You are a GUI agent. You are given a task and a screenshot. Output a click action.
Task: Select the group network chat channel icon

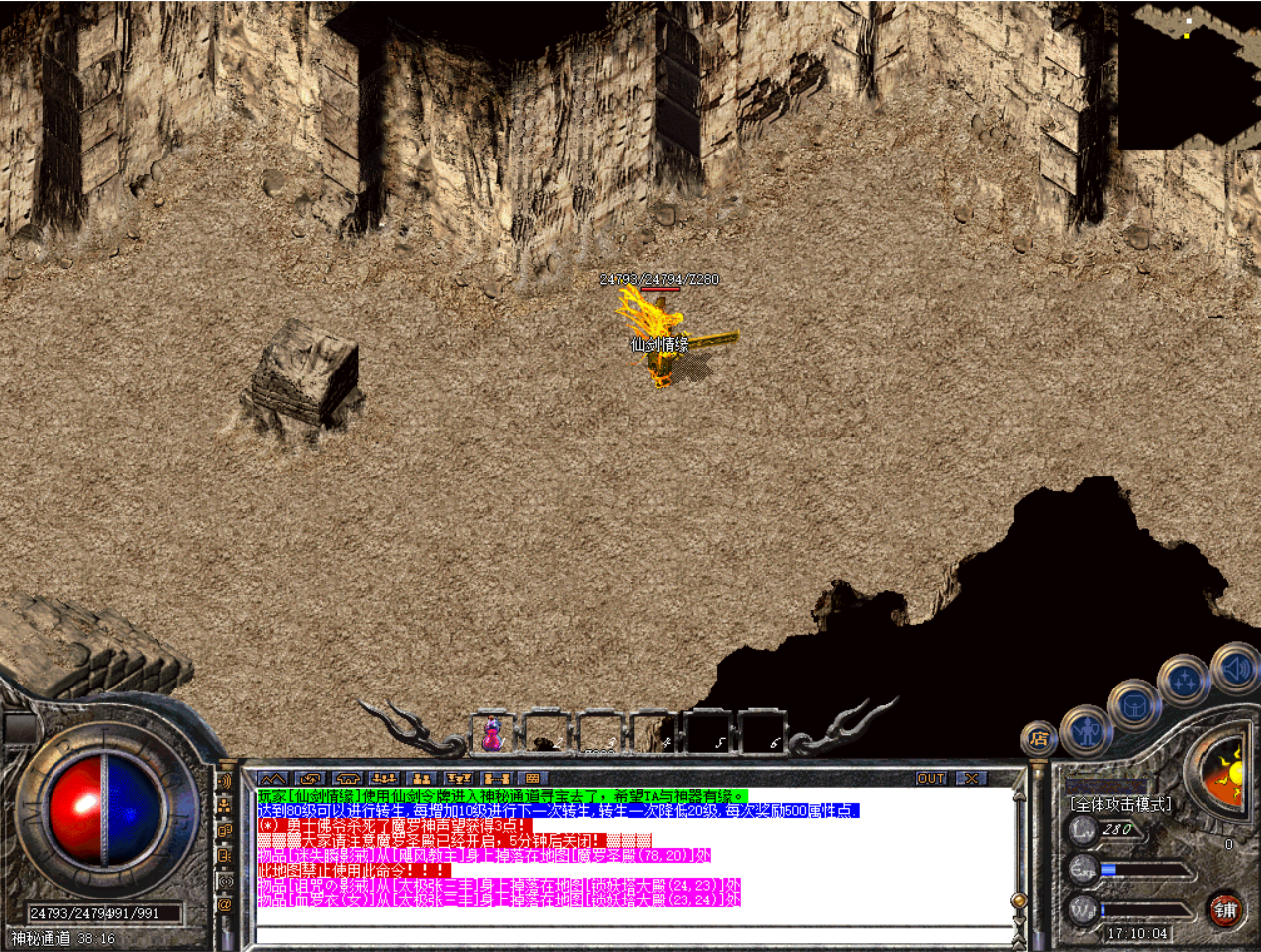point(225,805)
